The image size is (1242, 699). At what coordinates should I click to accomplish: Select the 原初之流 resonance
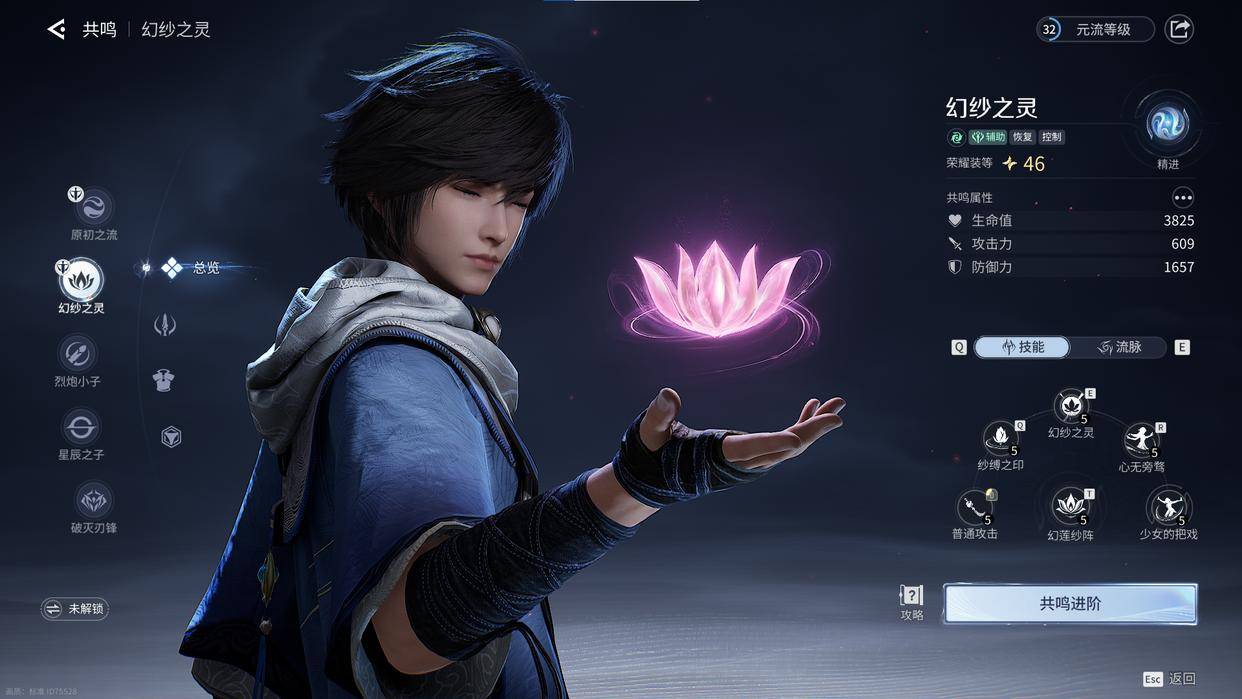point(94,208)
